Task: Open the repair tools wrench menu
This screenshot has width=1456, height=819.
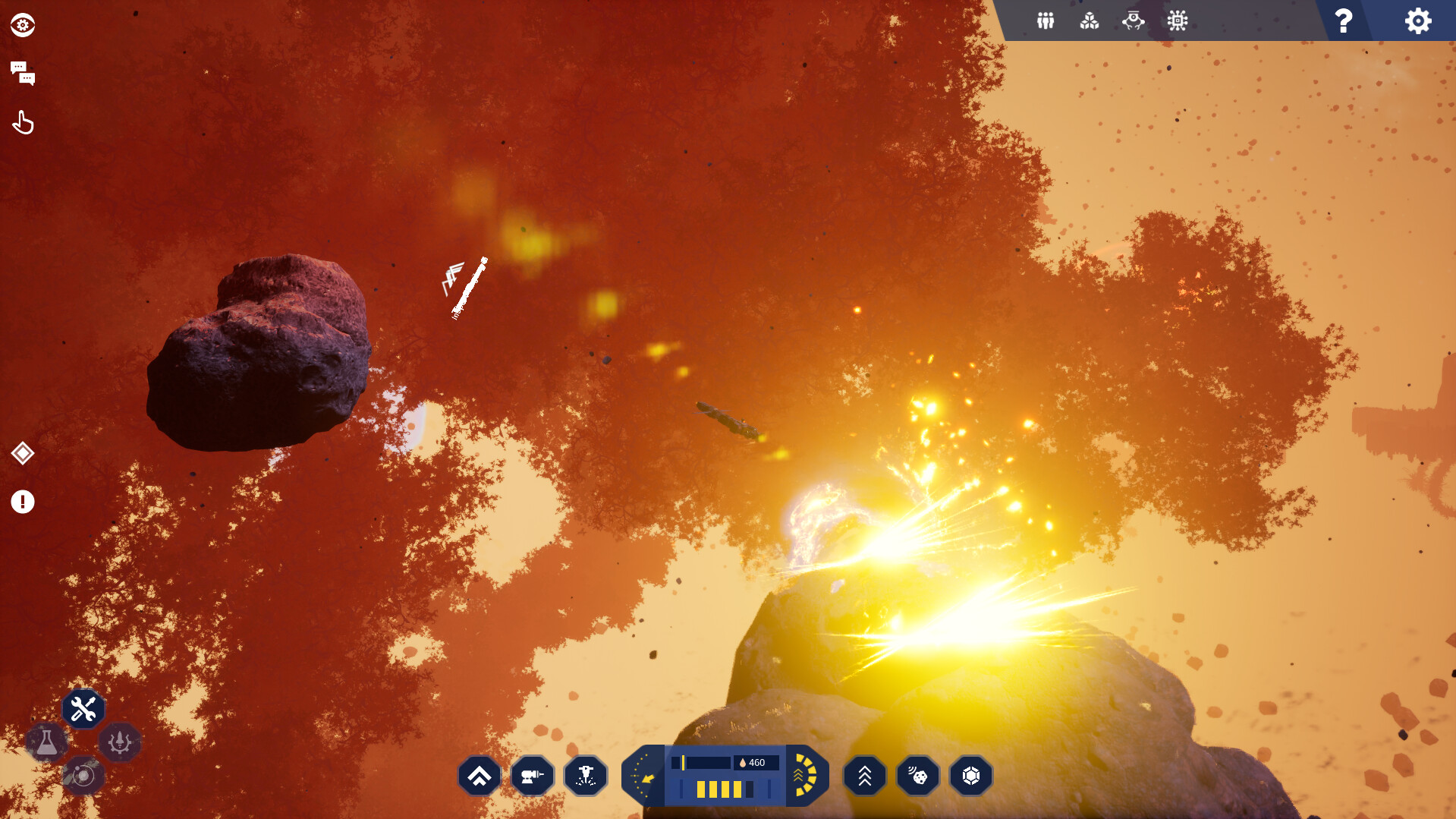Action: [x=83, y=708]
